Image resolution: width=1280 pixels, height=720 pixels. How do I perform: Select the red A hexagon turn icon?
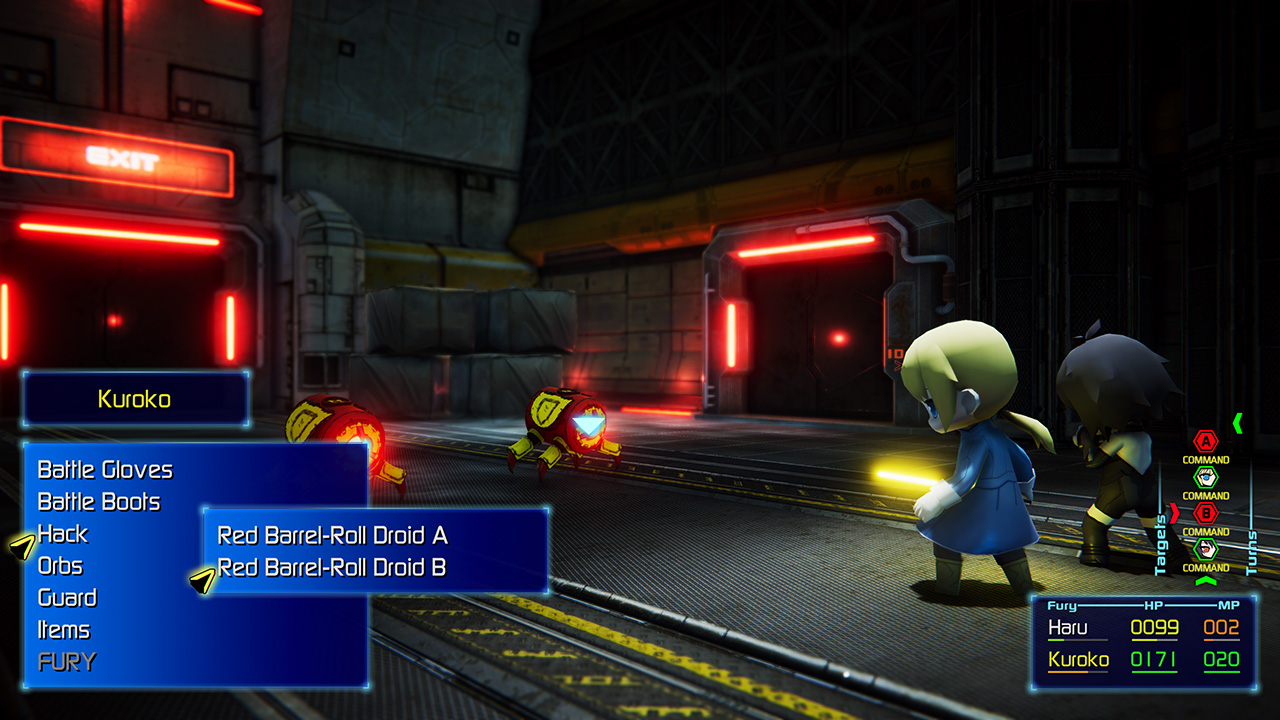click(1205, 441)
